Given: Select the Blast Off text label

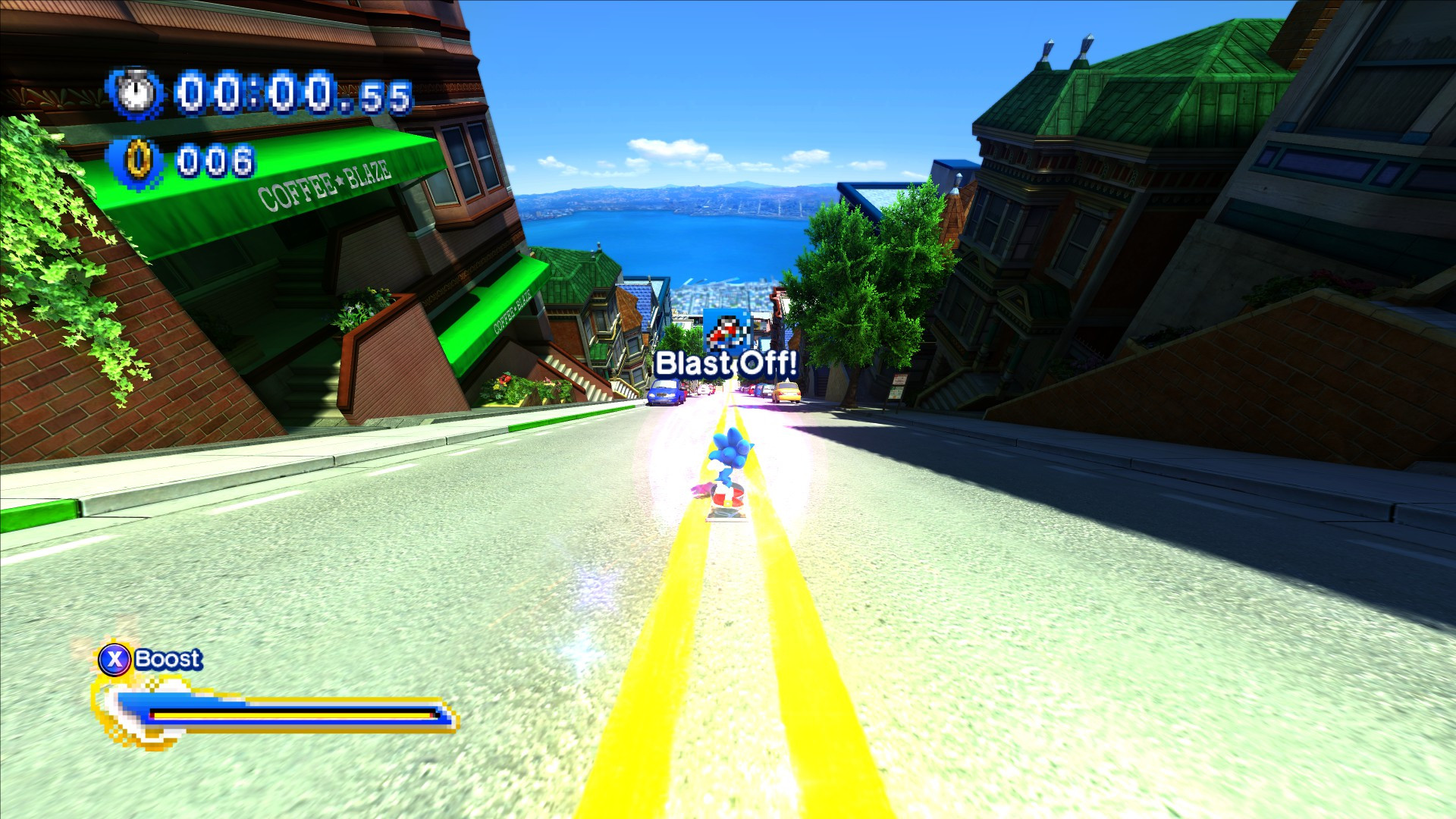Looking at the screenshot, I should tap(727, 363).
